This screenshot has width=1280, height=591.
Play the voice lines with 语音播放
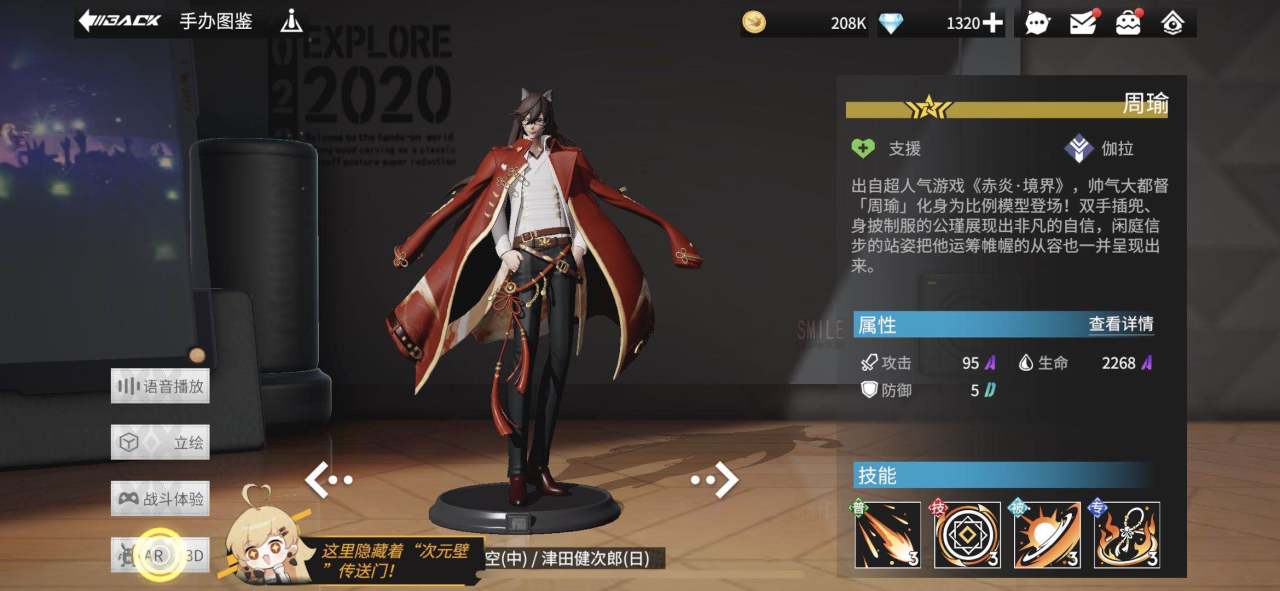pyautogui.click(x=160, y=386)
